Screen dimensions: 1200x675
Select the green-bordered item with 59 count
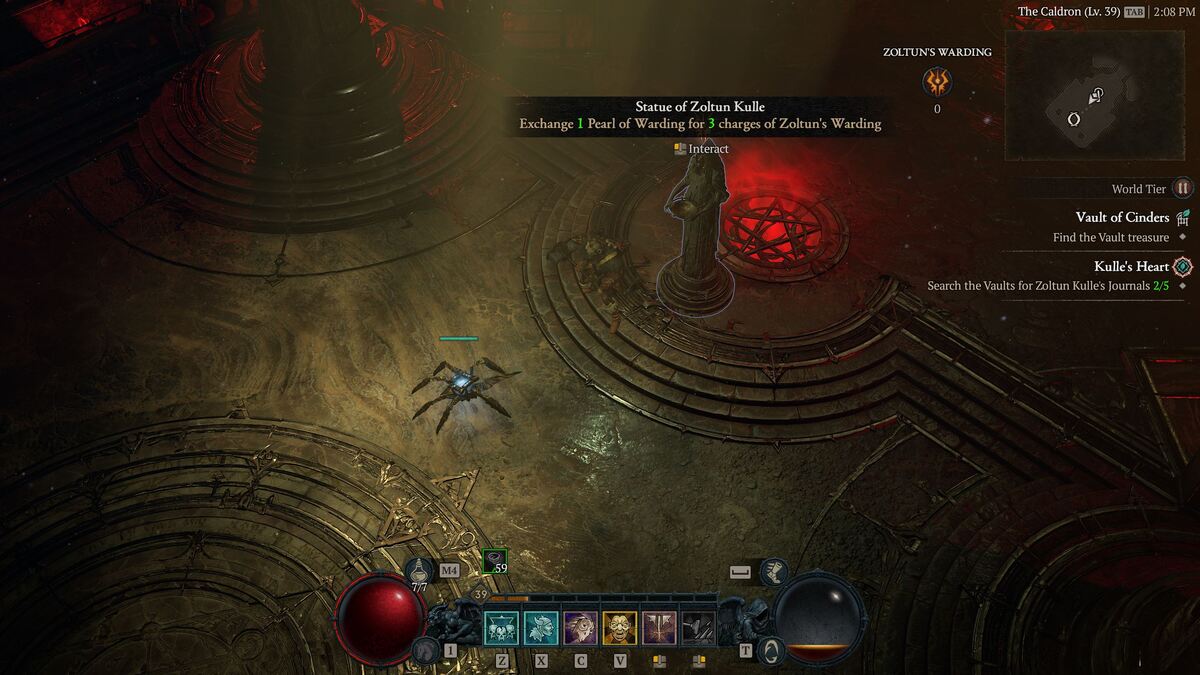coord(494,562)
